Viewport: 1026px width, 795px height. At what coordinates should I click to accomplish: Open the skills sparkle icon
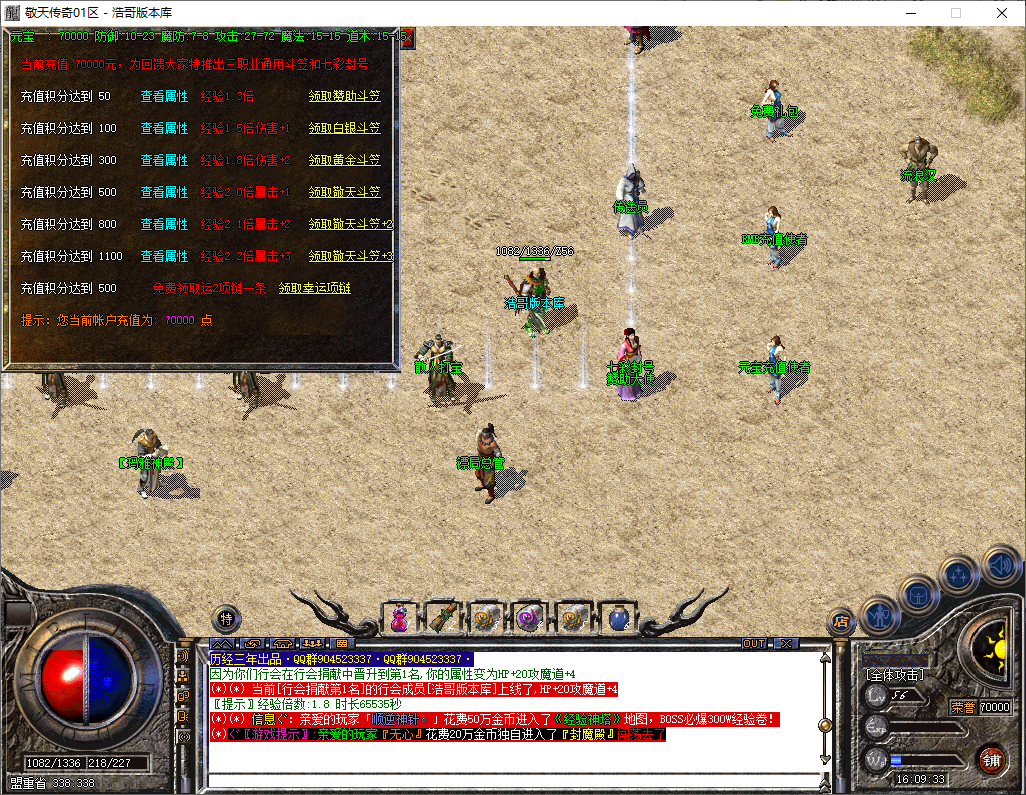pyautogui.click(x=959, y=575)
